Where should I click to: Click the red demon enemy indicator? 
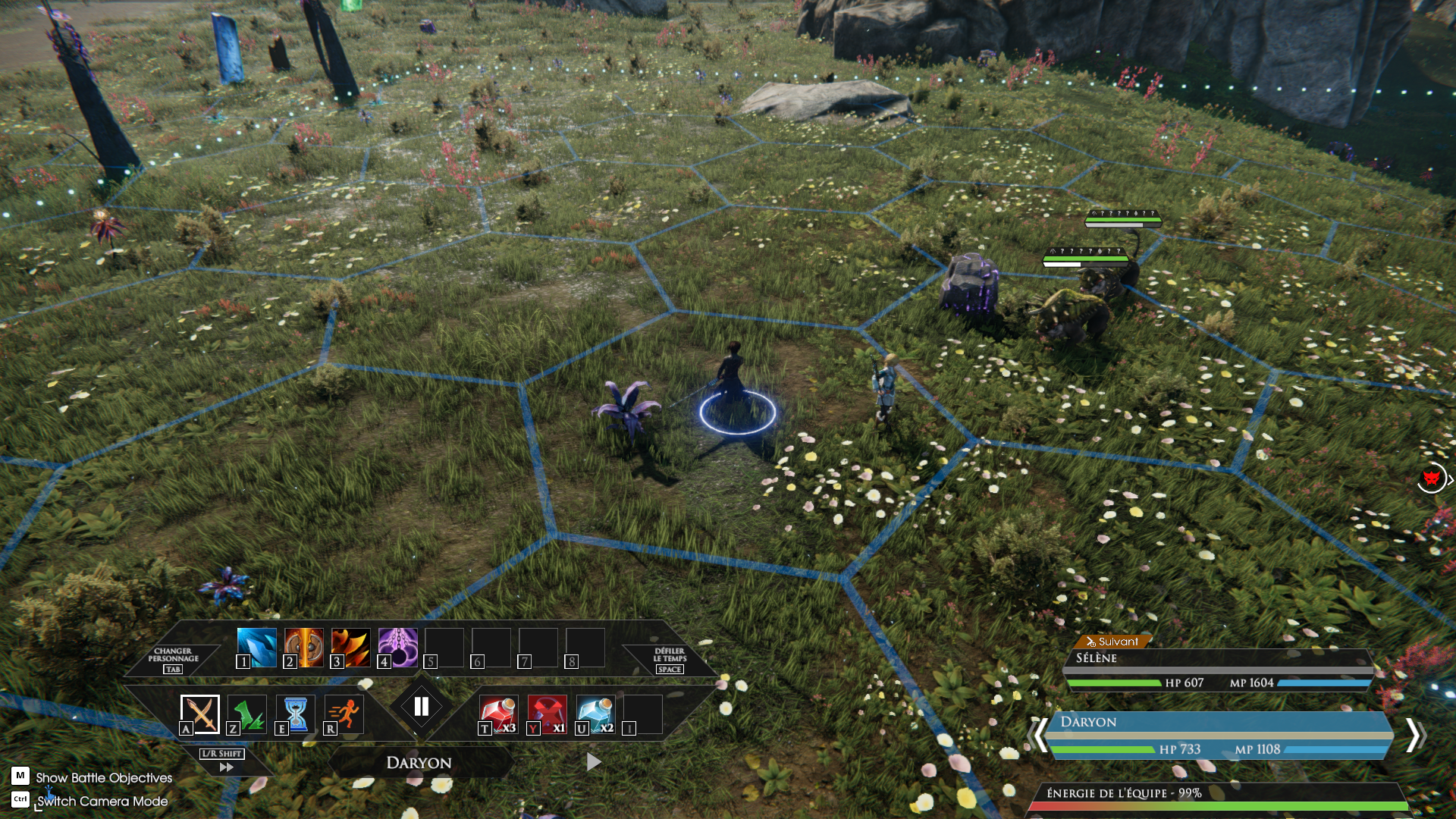pos(1431,479)
